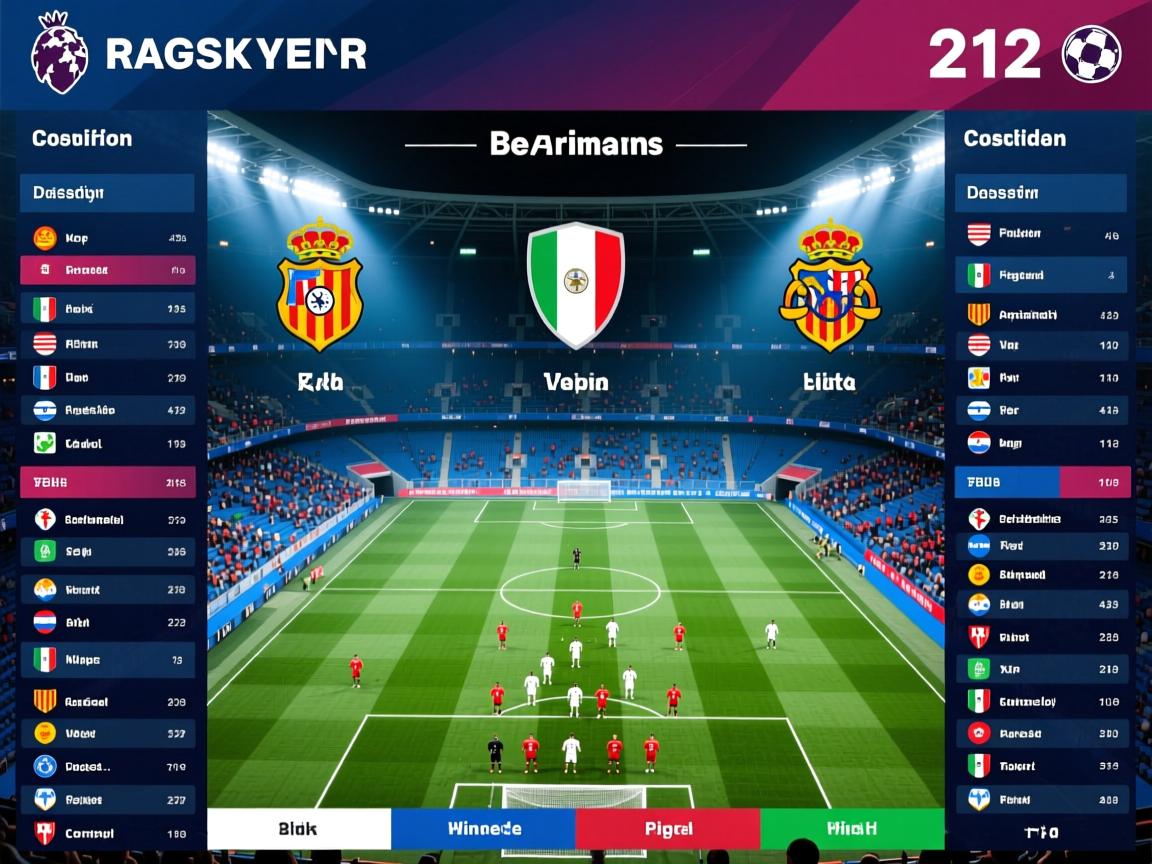The width and height of the screenshot is (1152, 864).
Task: Activate the green button in the bottom bar
Action: 852,828
